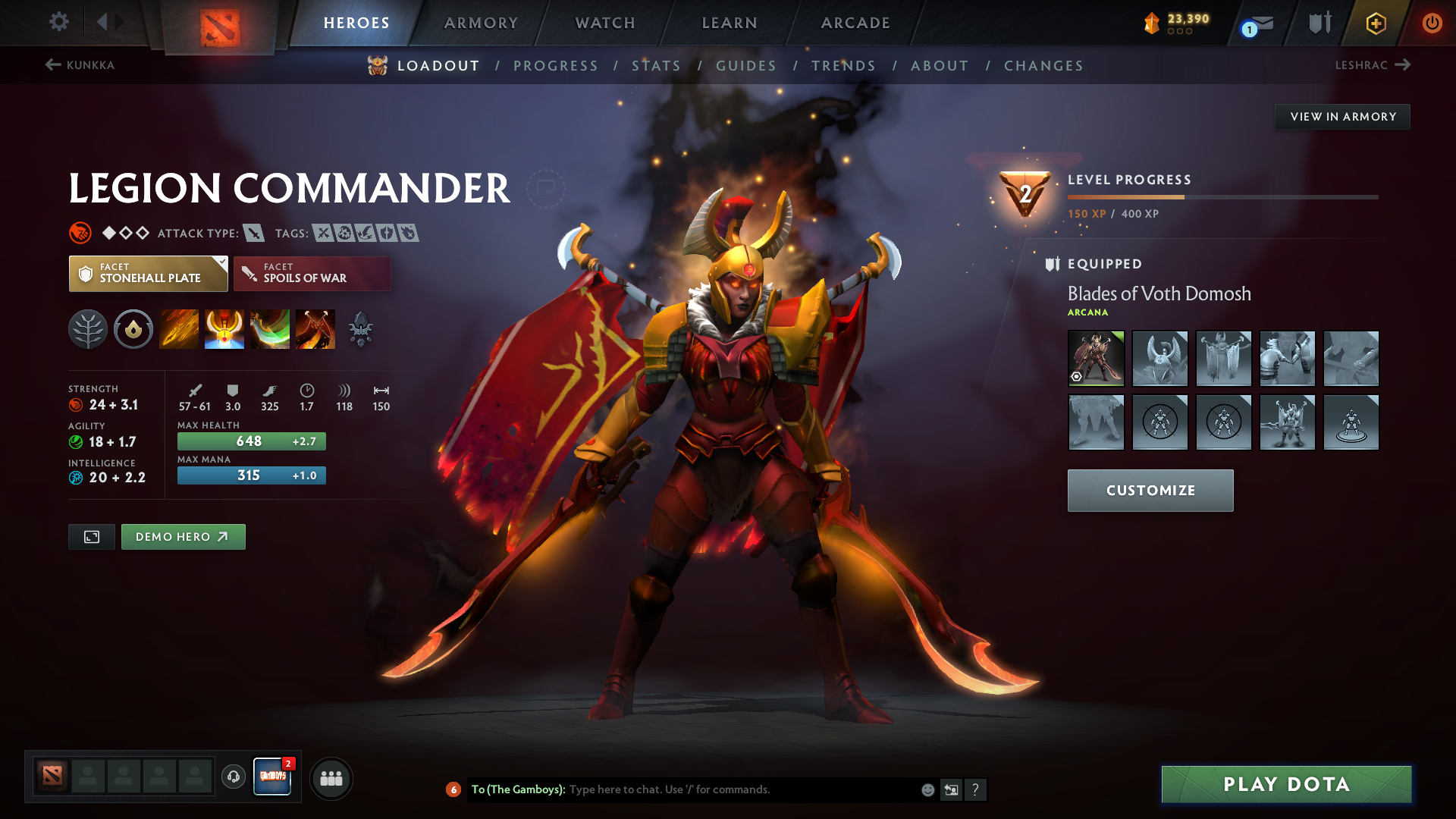
Task: Select the Blades of Voth Domosh thumbnail
Action: [x=1096, y=359]
